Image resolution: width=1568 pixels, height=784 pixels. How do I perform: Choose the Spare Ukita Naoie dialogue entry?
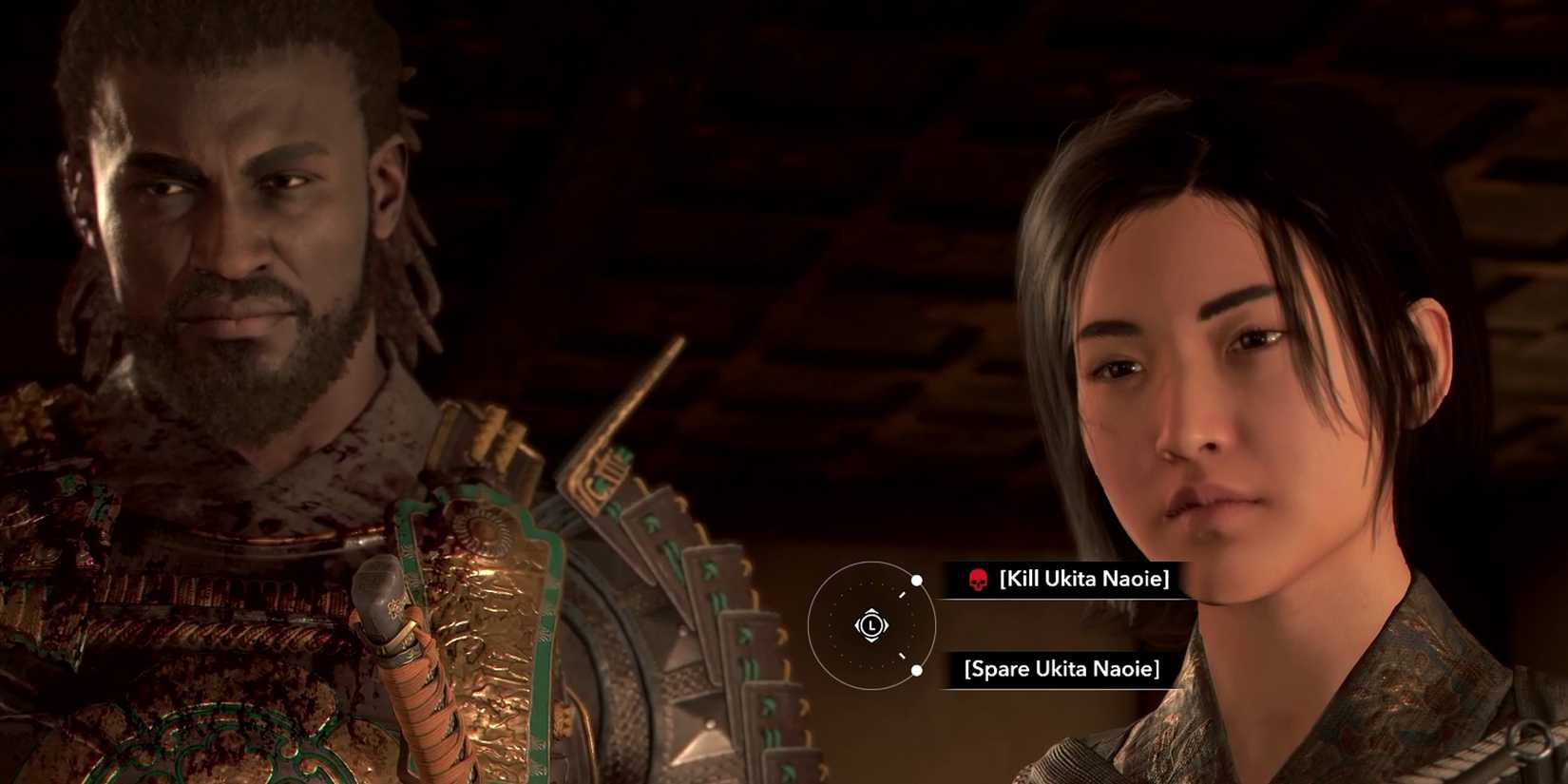pyautogui.click(x=1062, y=669)
